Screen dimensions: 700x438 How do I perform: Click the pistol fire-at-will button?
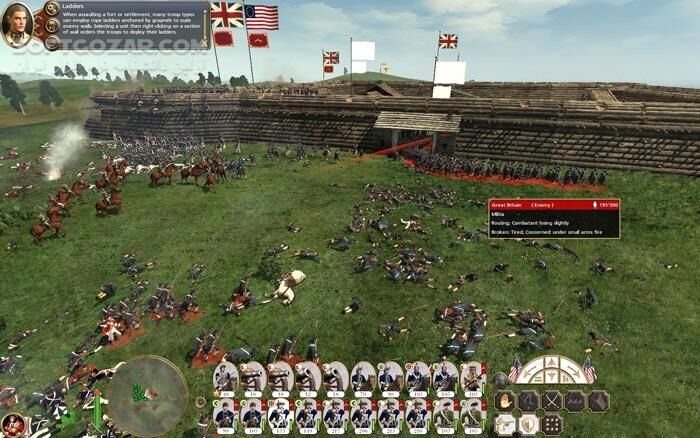[504, 425]
